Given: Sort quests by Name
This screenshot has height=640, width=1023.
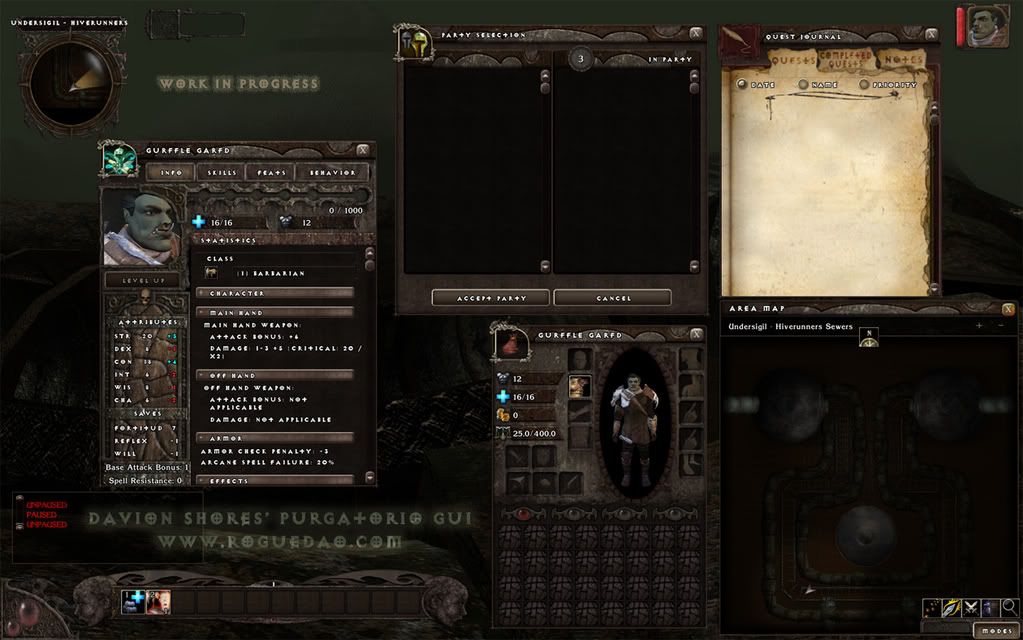Looking at the screenshot, I should point(818,85).
